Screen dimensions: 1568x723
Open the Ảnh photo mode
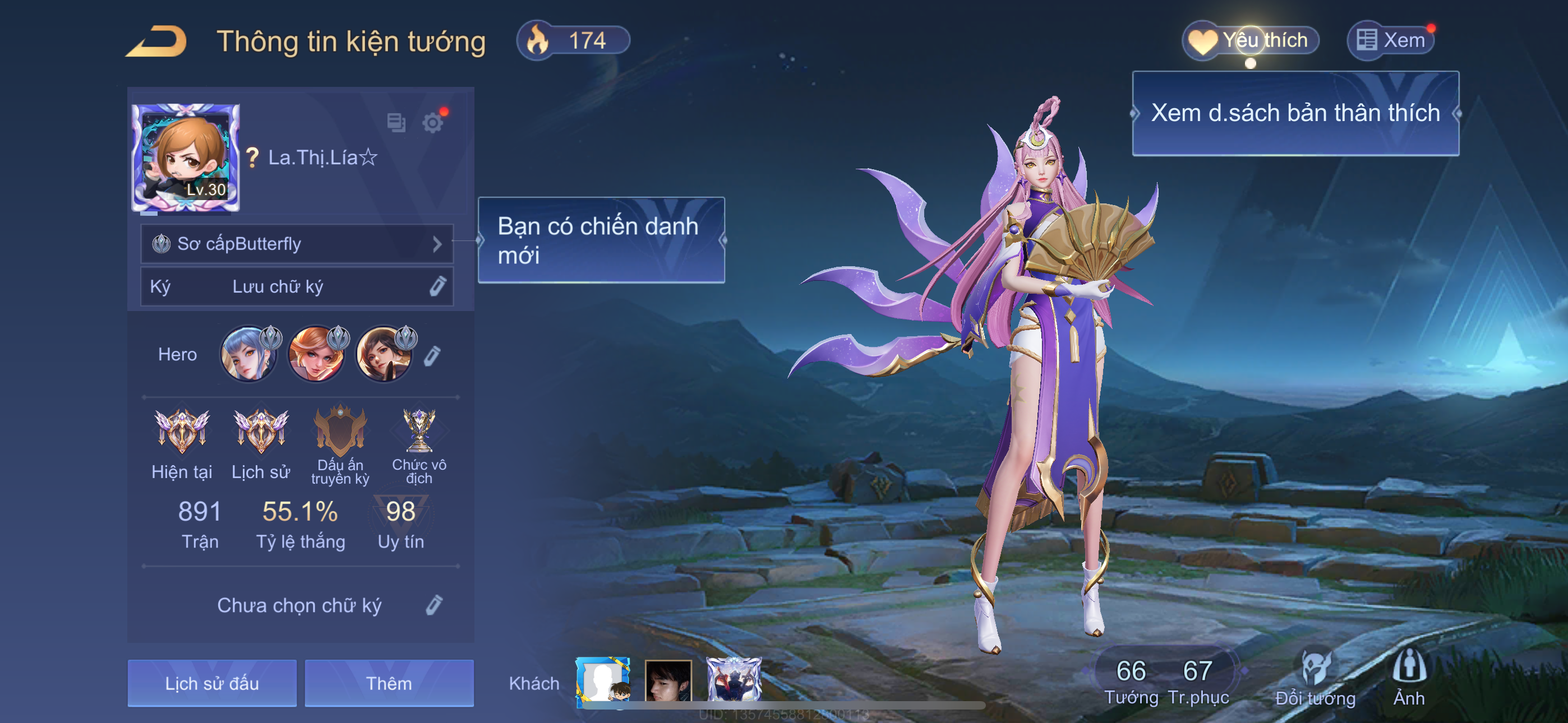click(1409, 676)
